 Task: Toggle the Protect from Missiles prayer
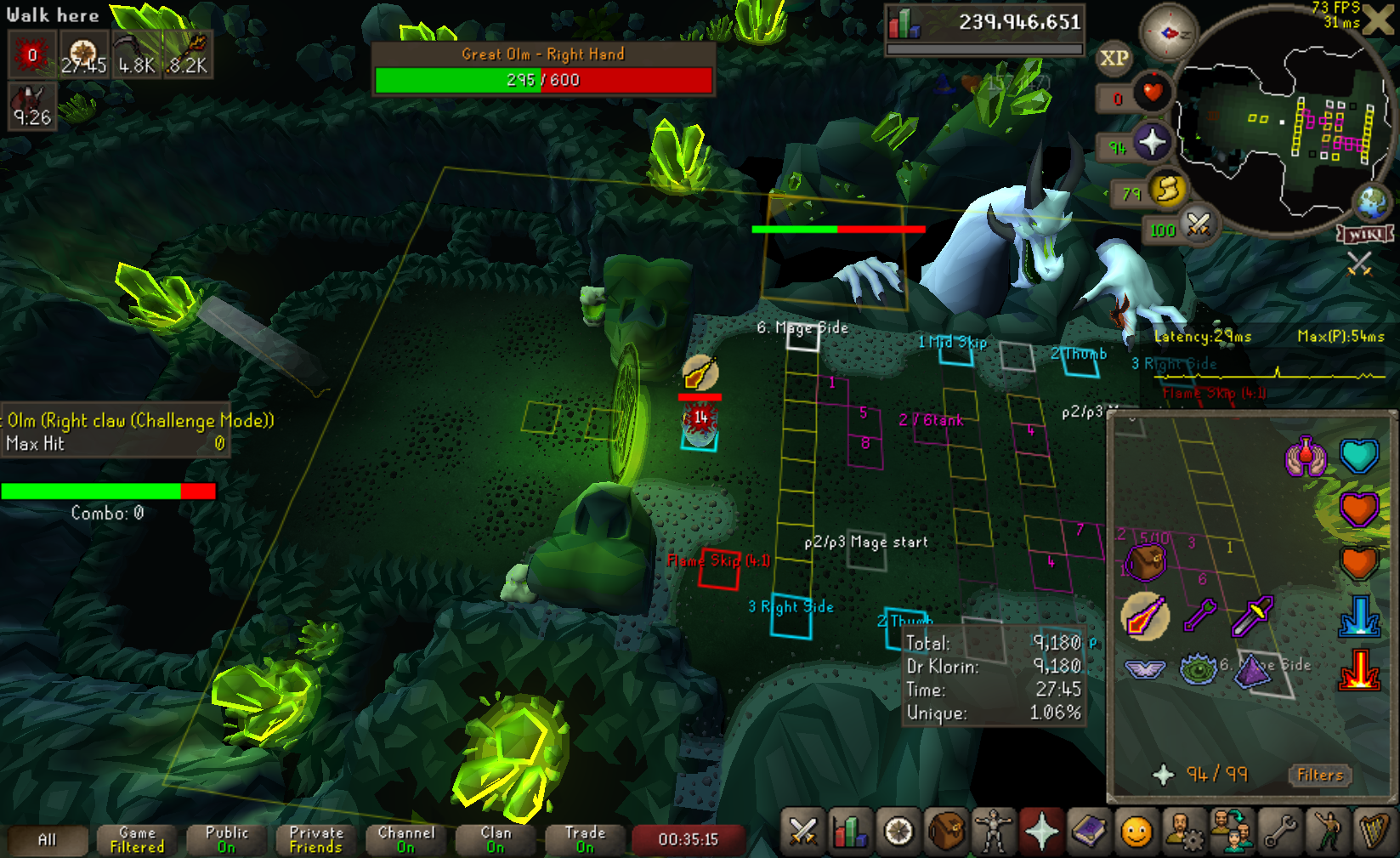point(1199,615)
